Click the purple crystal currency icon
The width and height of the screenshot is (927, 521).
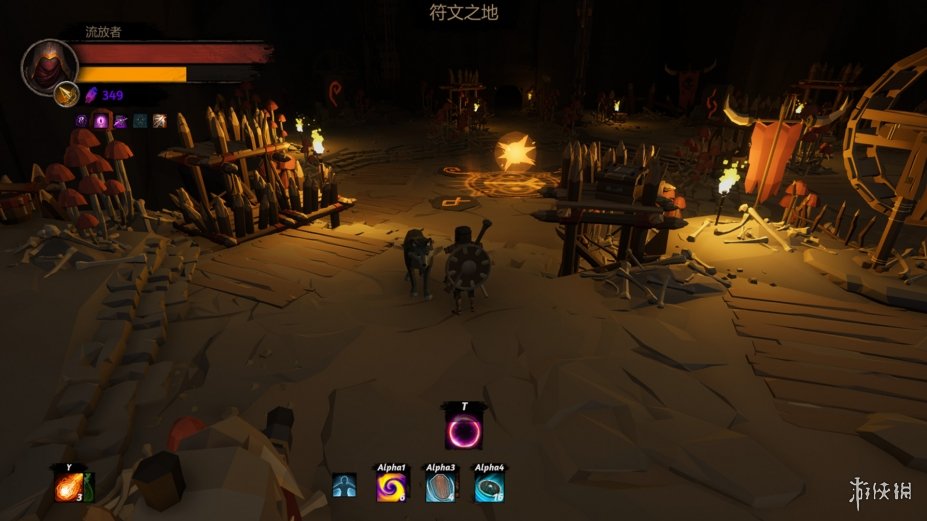[90, 95]
